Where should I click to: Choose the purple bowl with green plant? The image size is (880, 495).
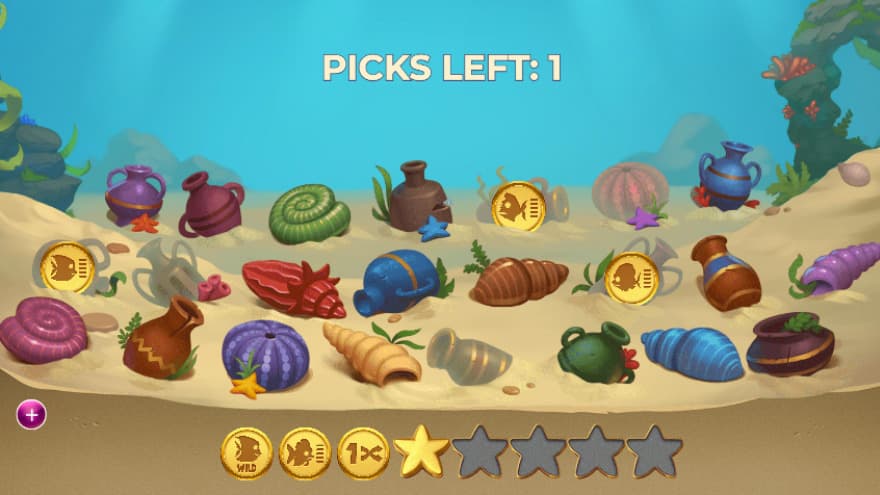click(790, 343)
